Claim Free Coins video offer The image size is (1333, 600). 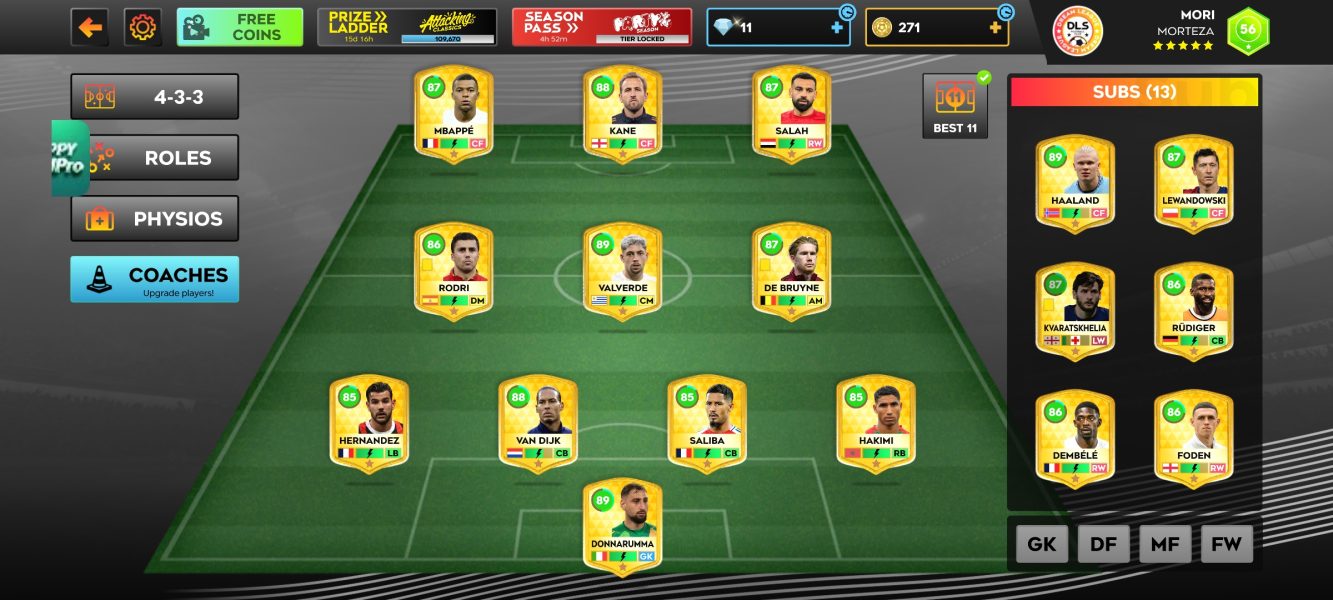240,27
